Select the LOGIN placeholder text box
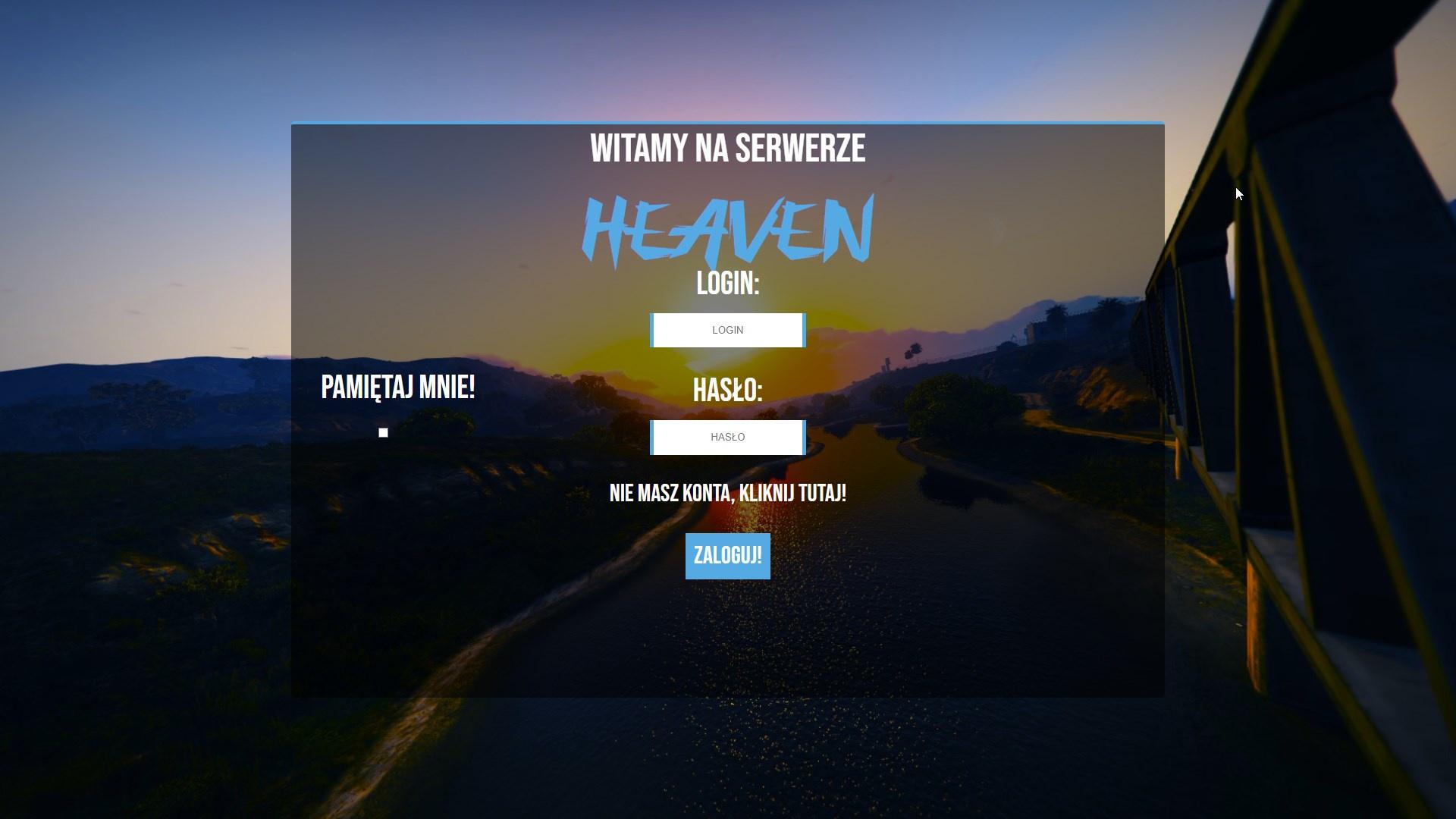The width and height of the screenshot is (1456, 819). (x=726, y=330)
